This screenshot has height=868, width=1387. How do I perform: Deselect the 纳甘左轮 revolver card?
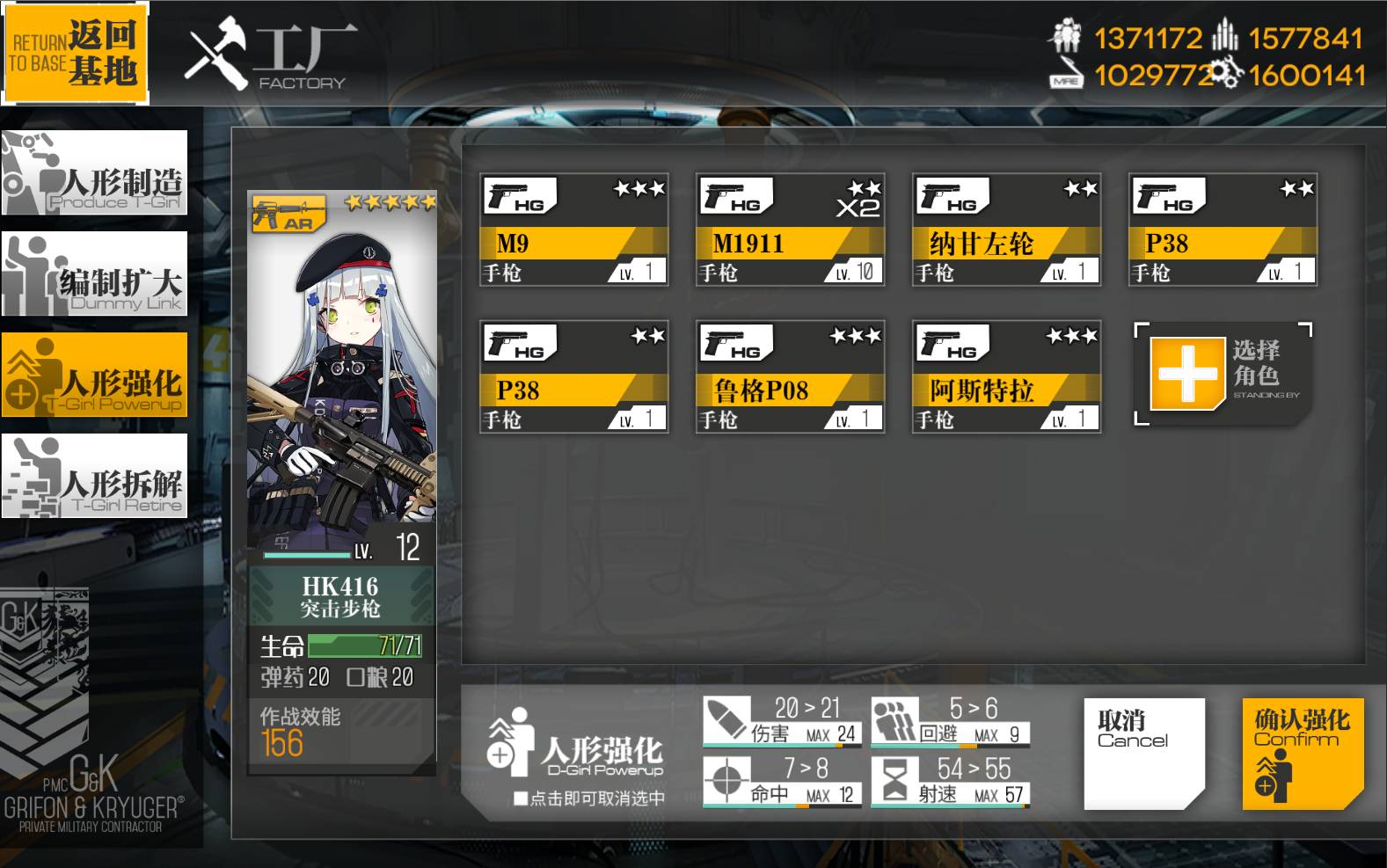tap(1007, 229)
